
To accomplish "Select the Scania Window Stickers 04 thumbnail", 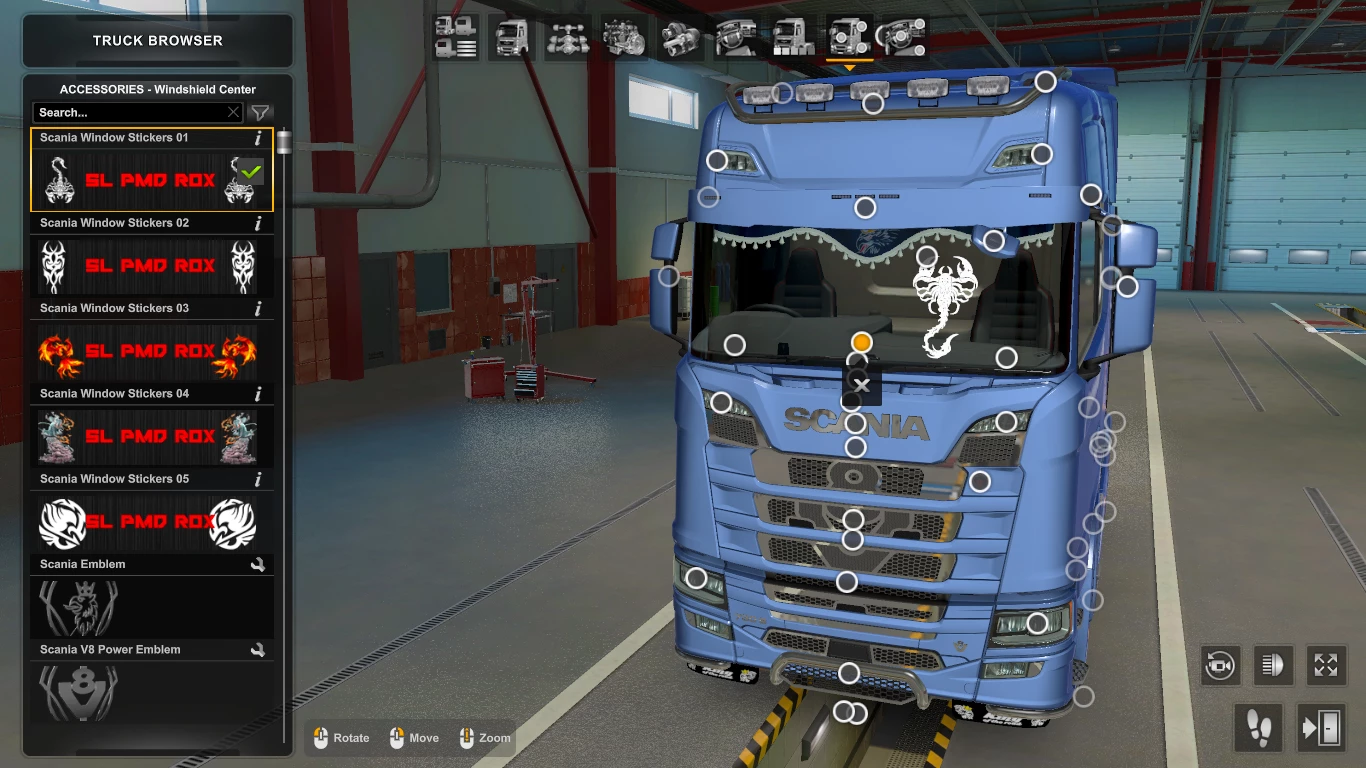I will [151, 437].
